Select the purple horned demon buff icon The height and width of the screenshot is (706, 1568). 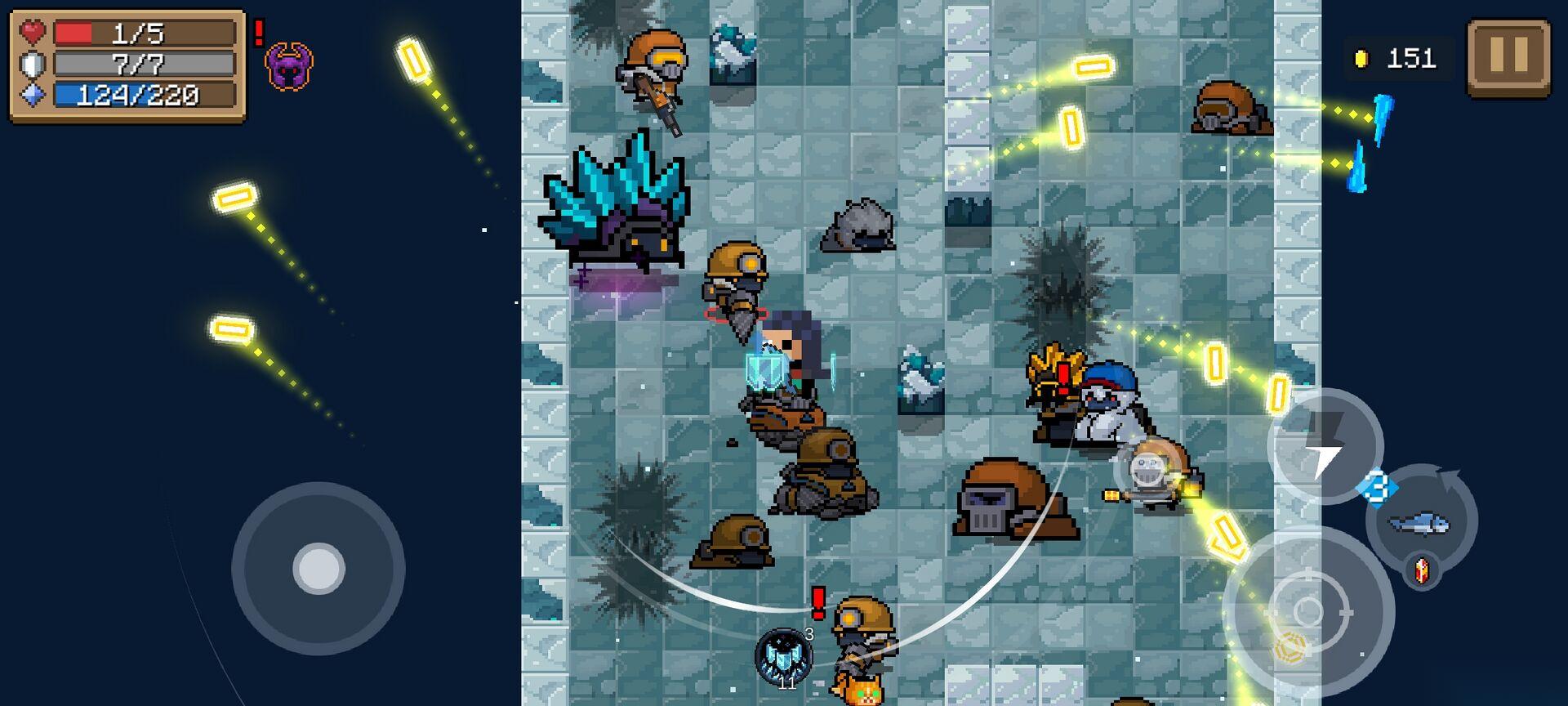[289, 67]
